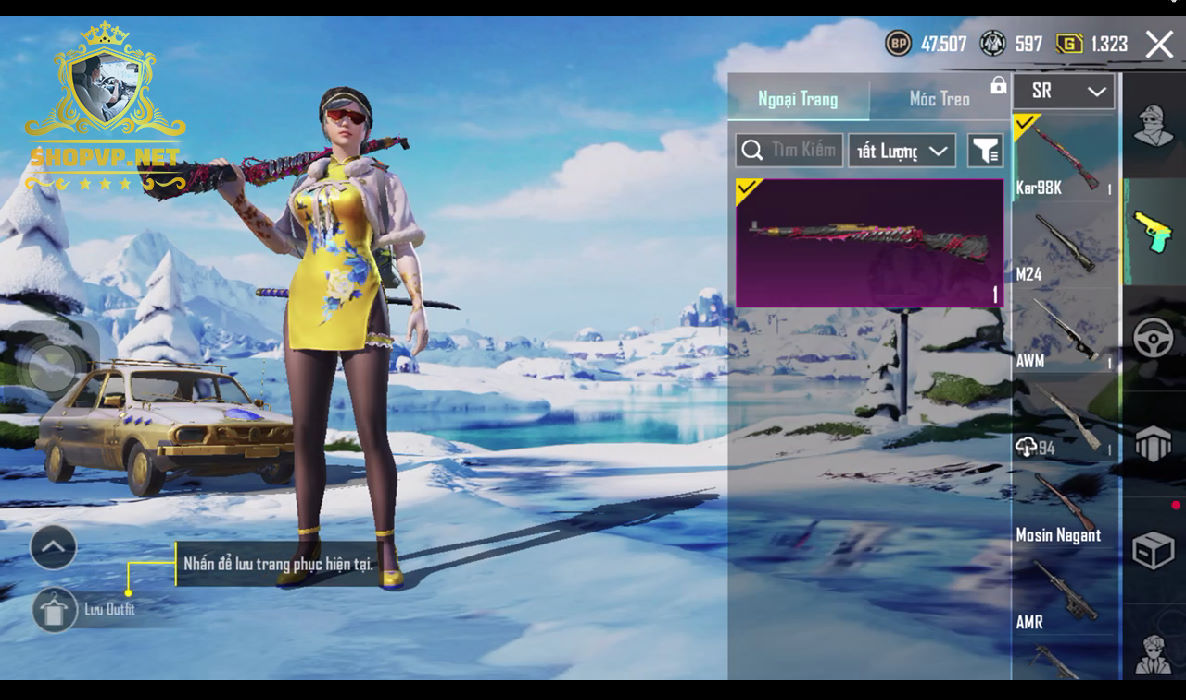Pick the AWM from the weapon list
Image resolution: width=1186 pixels, height=700 pixels.
click(x=1064, y=332)
